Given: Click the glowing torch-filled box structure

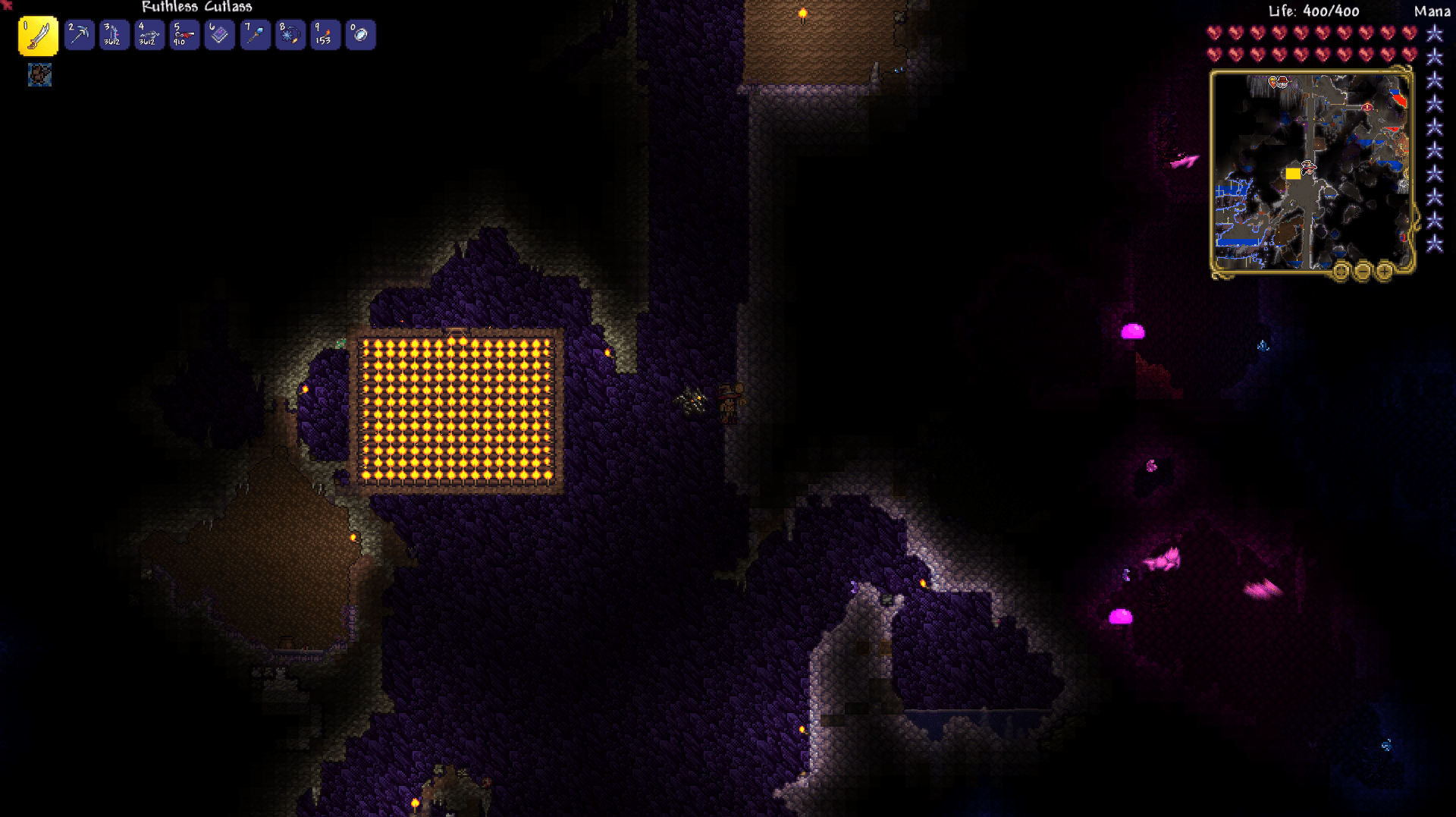Looking at the screenshot, I should click(x=455, y=406).
